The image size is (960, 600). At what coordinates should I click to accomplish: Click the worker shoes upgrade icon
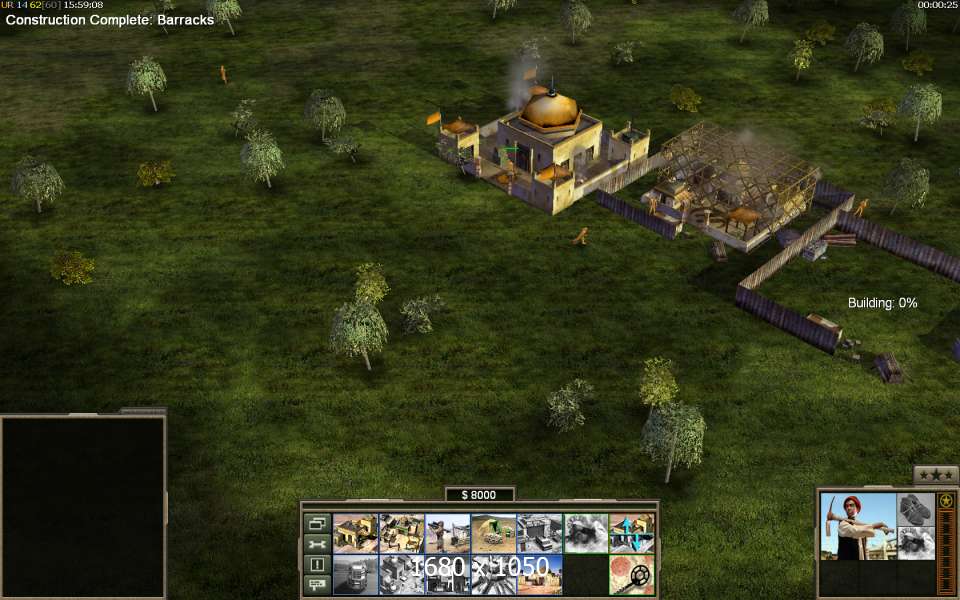coord(915,508)
